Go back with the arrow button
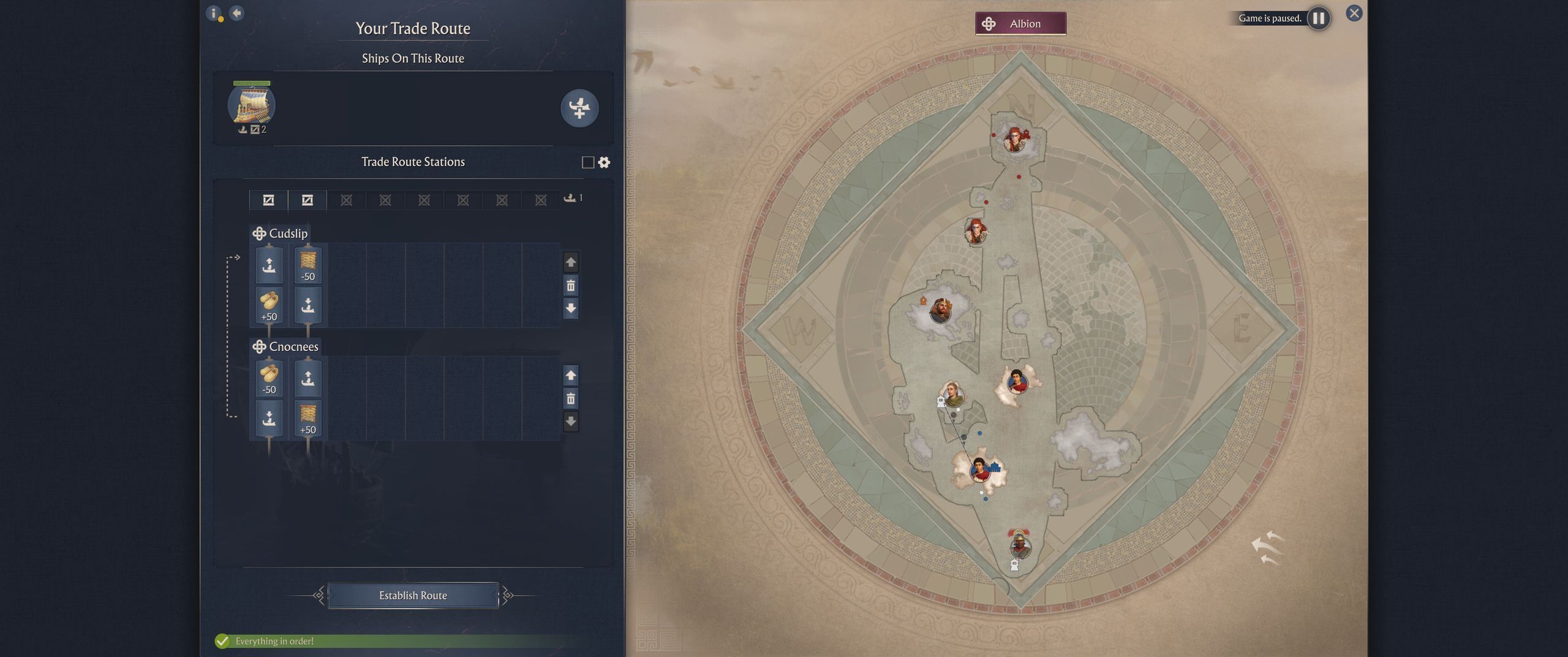The height and width of the screenshot is (657, 1568). [x=236, y=13]
